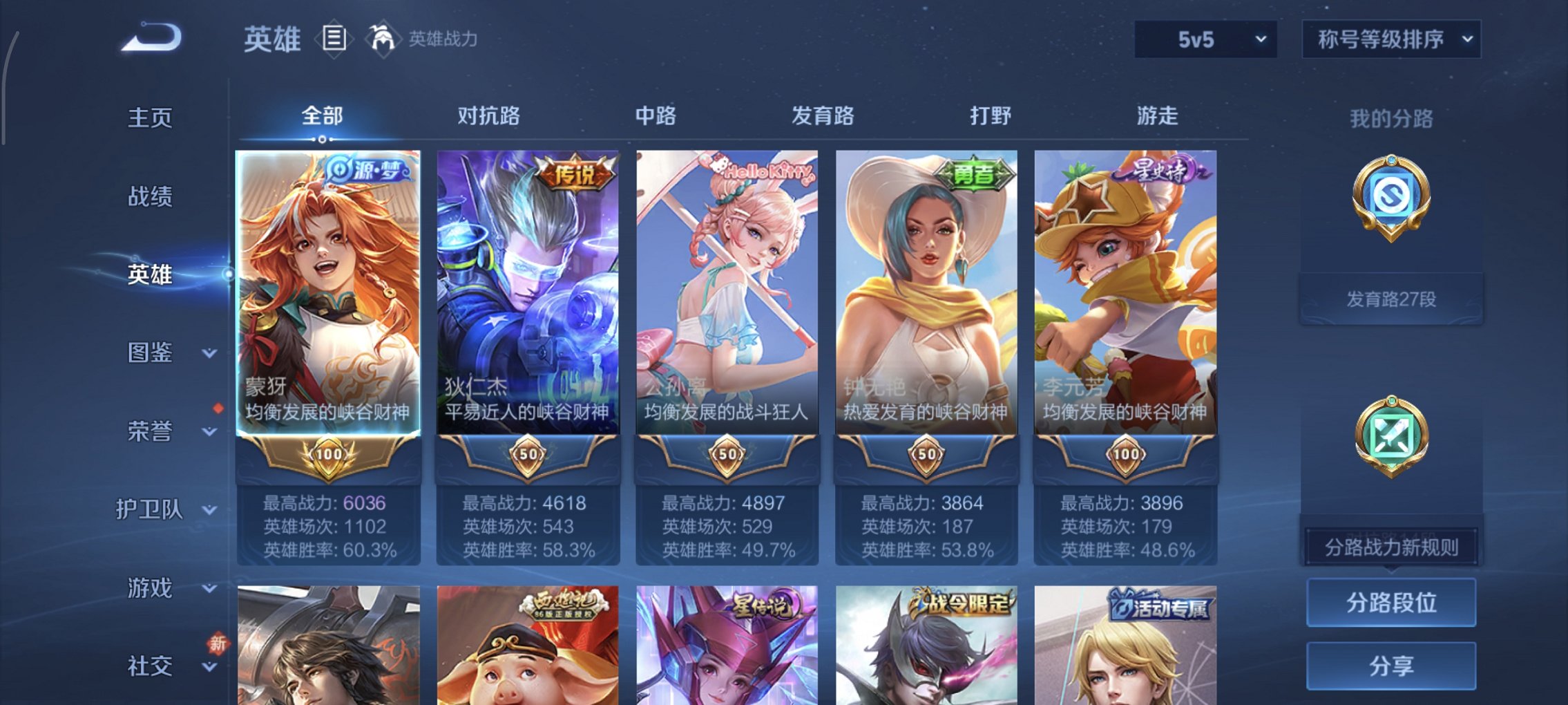The image size is (1568, 705).
Task: Click the game logo in the top-left corner
Action: pos(149,38)
